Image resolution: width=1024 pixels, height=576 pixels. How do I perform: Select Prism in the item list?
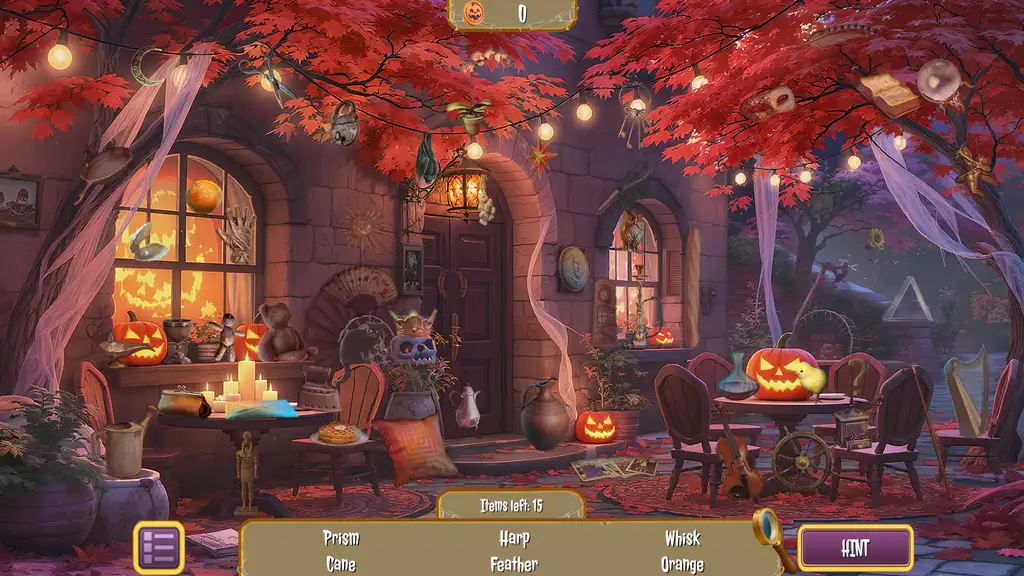click(x=341, y=538)
